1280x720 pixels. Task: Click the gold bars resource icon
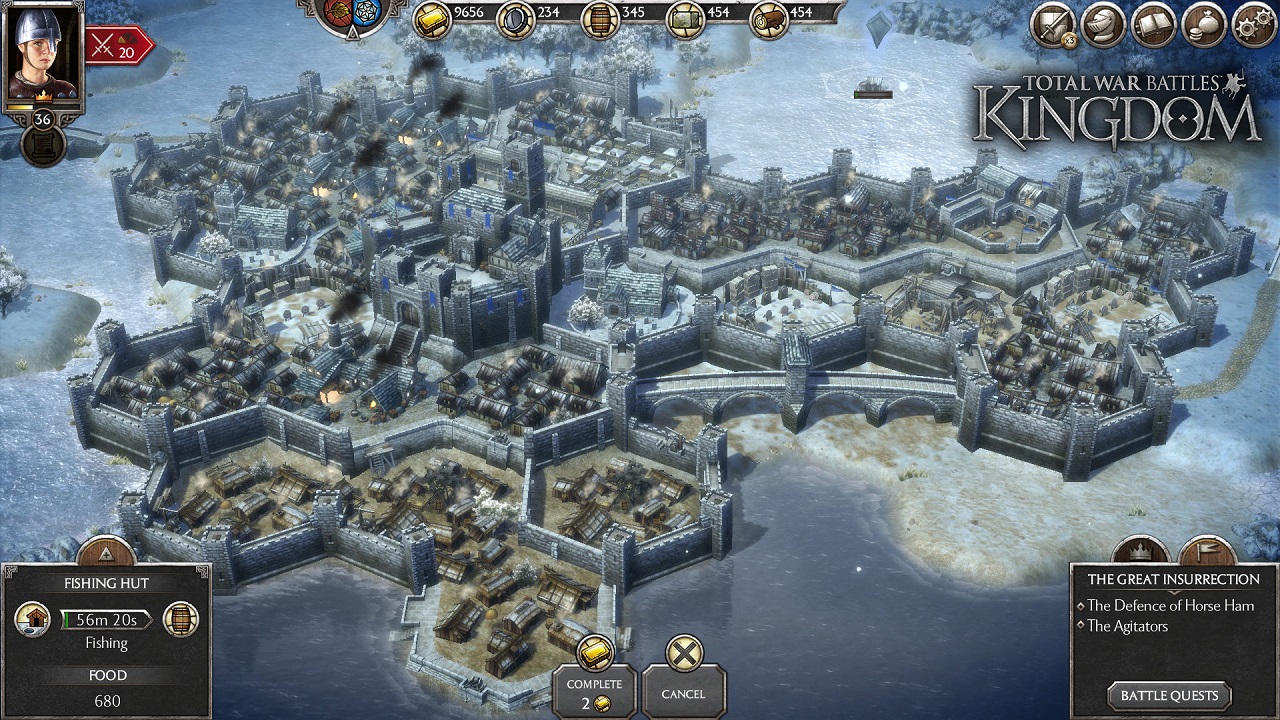click(x=433, y=19)
